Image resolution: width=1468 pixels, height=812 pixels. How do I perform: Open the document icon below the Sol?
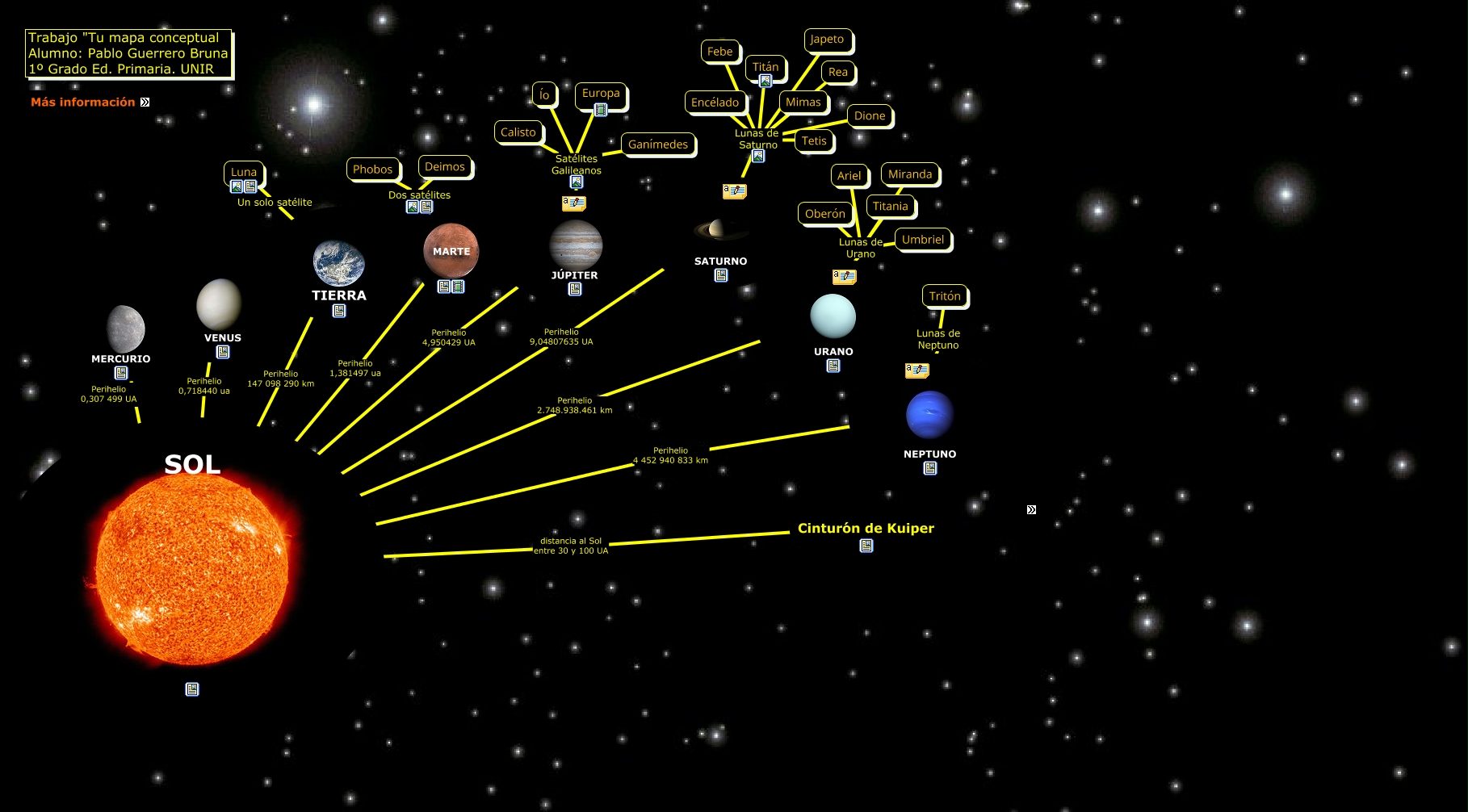click(192, 689)
